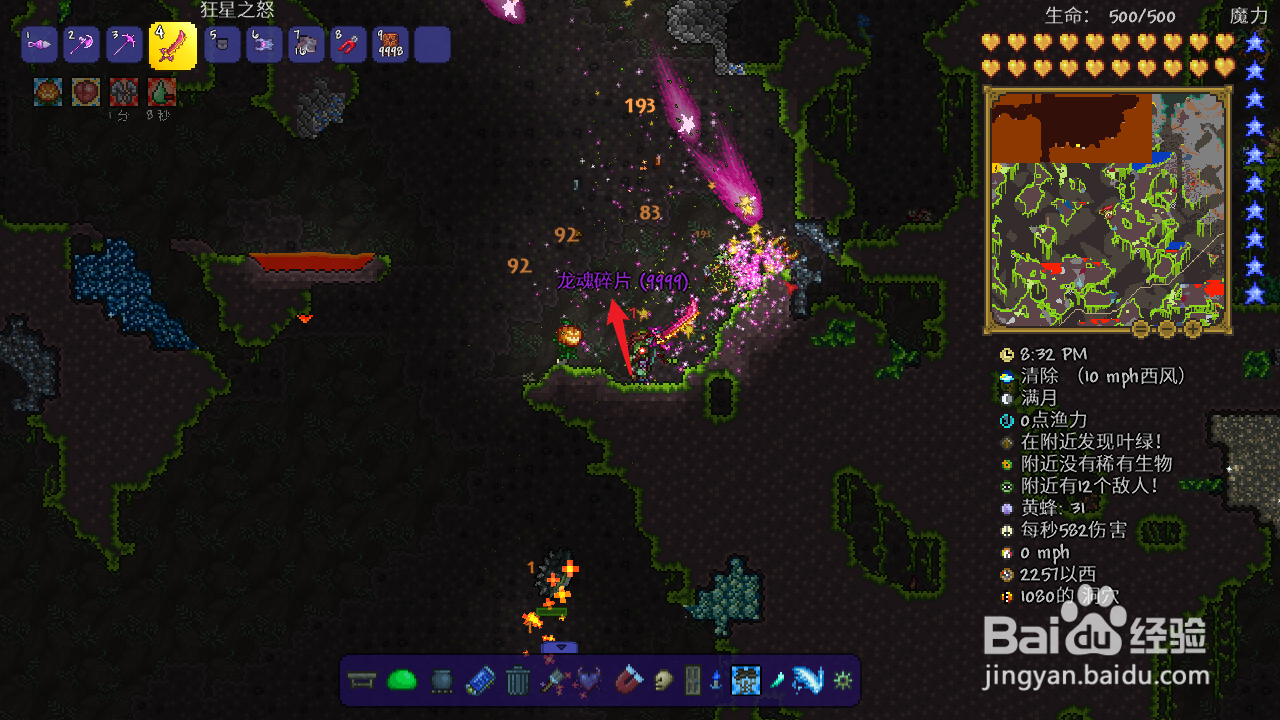This screenshot has height=720, width=1280.
Task: Select the pink drill in hotbar slot 1
Action: pyautogui.click(x=39, y=45)
